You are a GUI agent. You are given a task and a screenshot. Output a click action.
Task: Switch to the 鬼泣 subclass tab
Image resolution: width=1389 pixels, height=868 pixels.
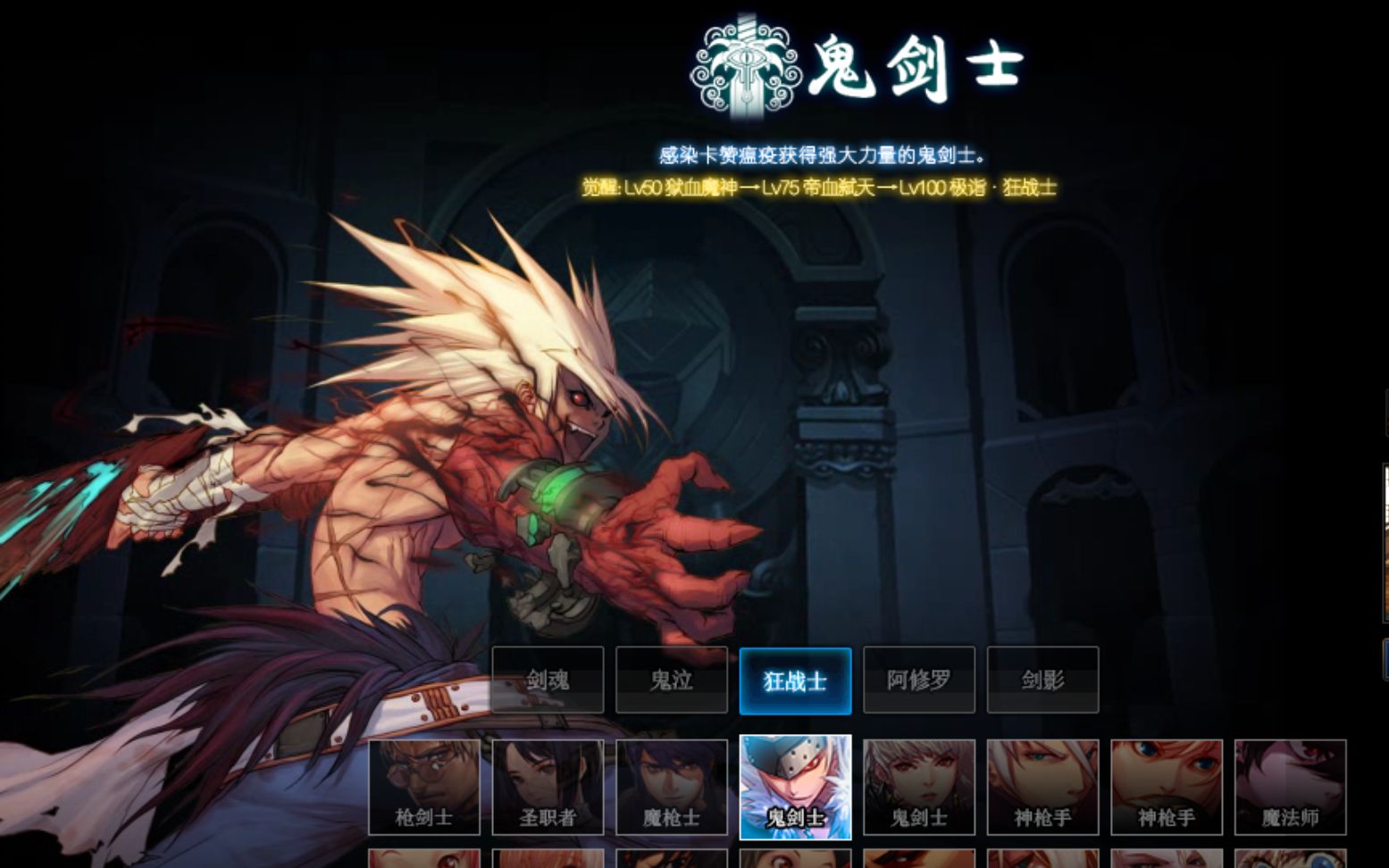tap(671, 680)
